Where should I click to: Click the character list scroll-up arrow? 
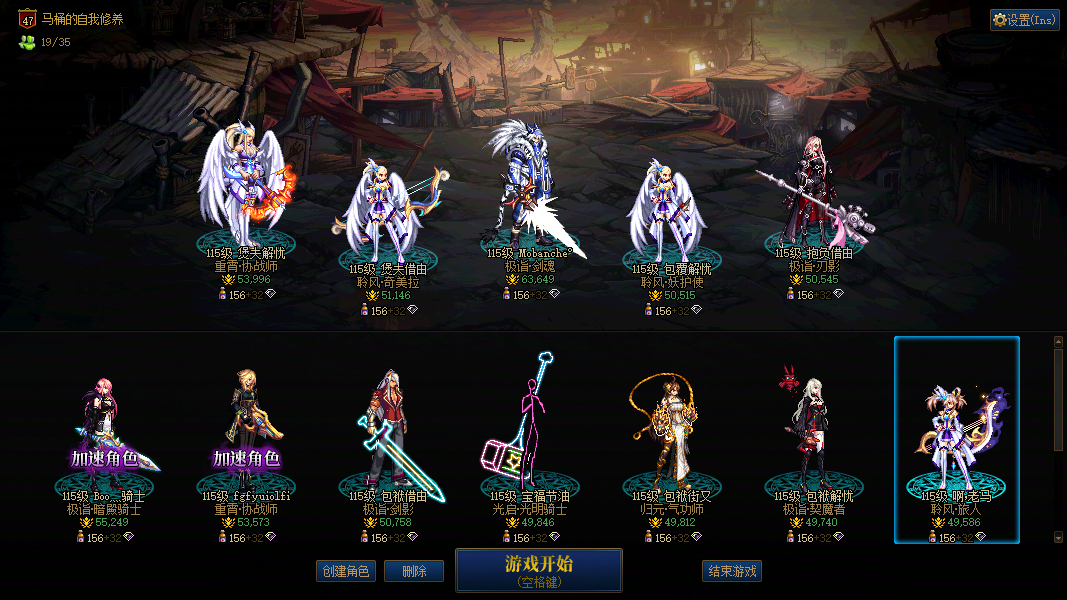click(x=1059, y=342)
